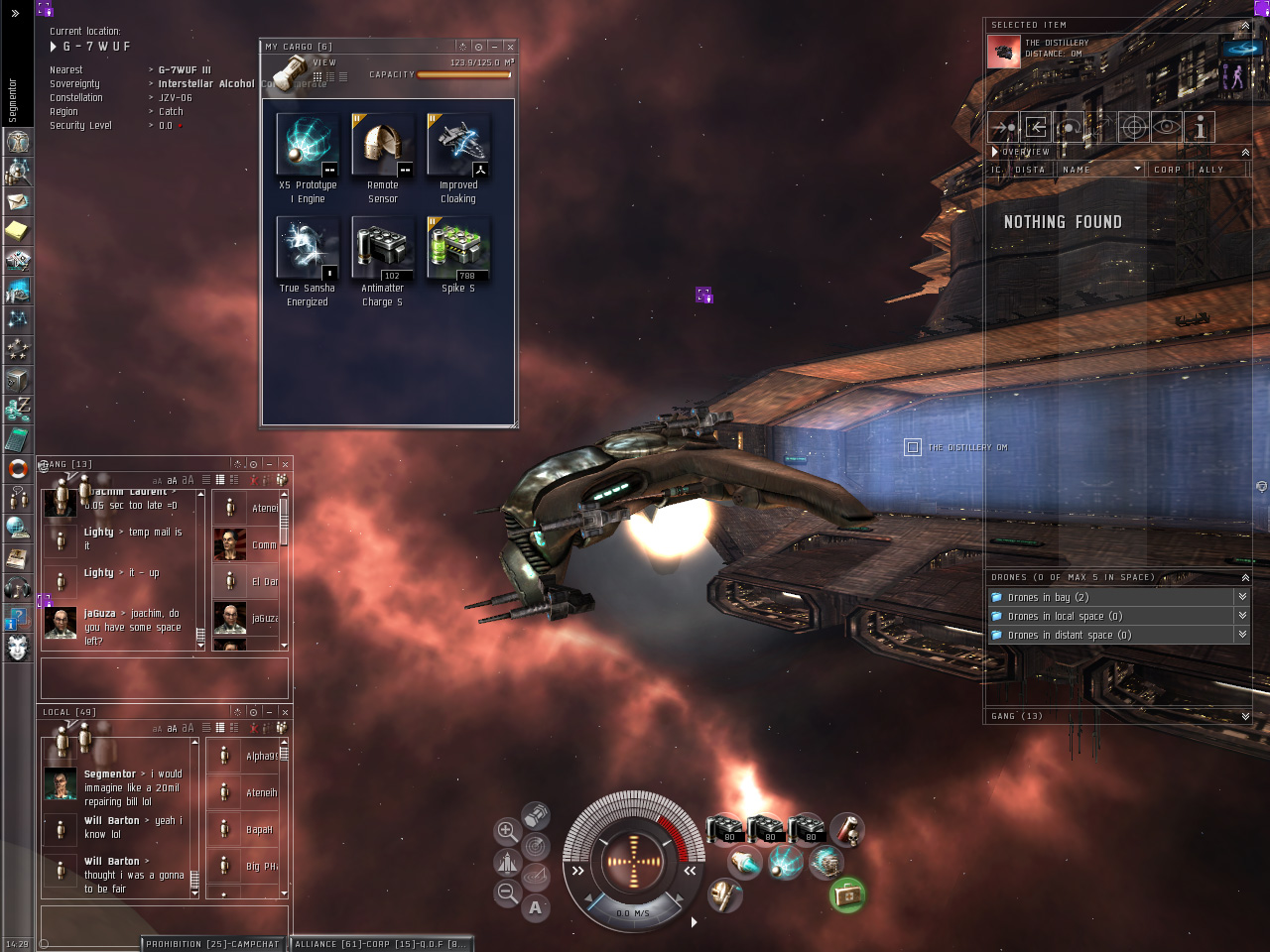Lock target on the selected item
The image size is (1270, 952).
click(1134, 127)
